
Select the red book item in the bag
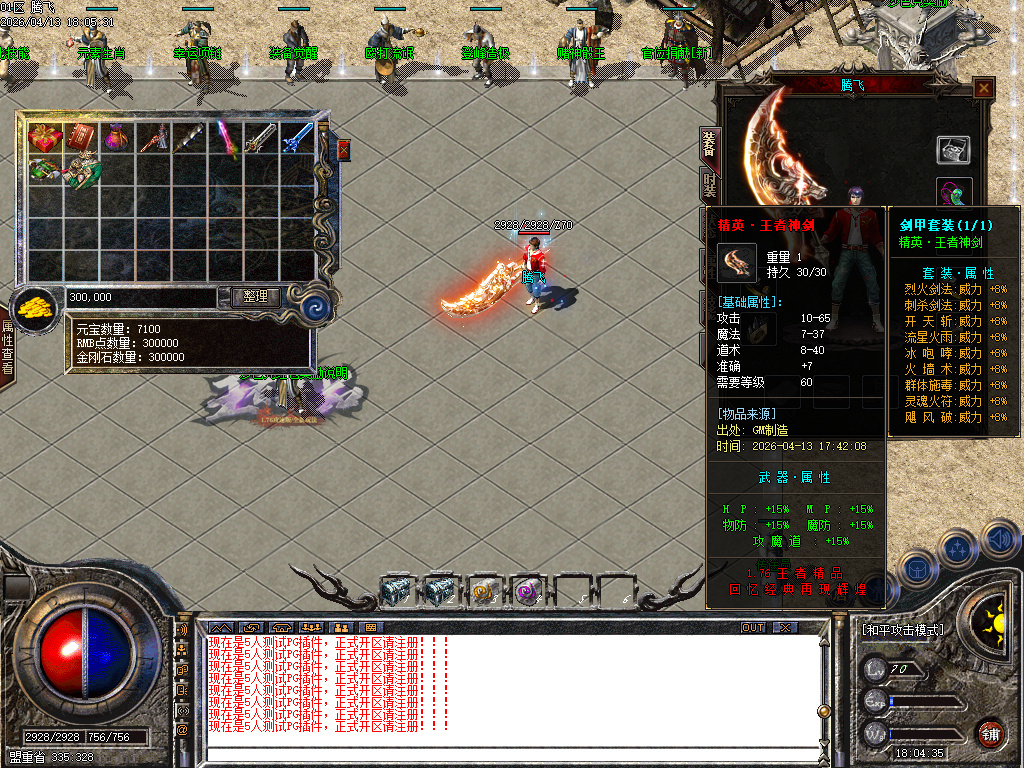81,137
